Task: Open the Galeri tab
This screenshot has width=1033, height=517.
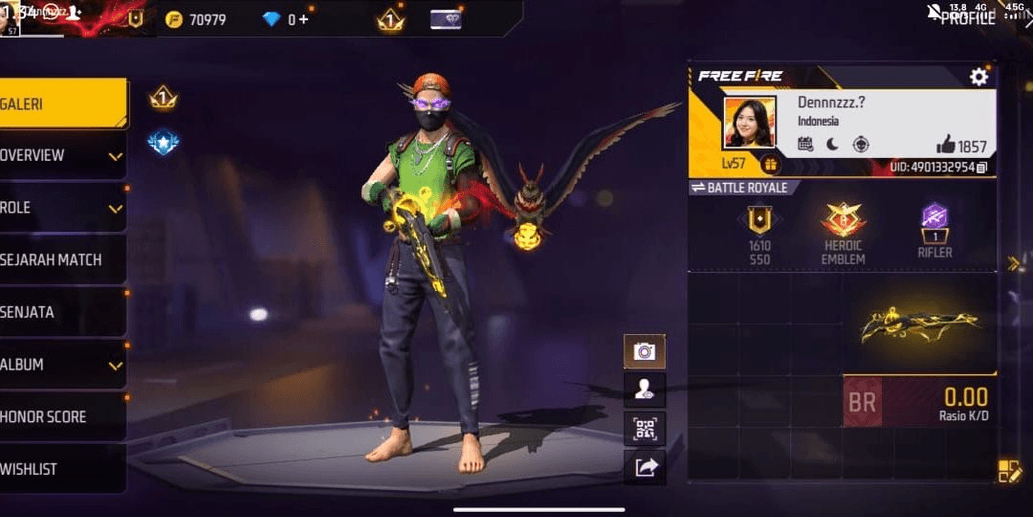Action: click(62, 103)
